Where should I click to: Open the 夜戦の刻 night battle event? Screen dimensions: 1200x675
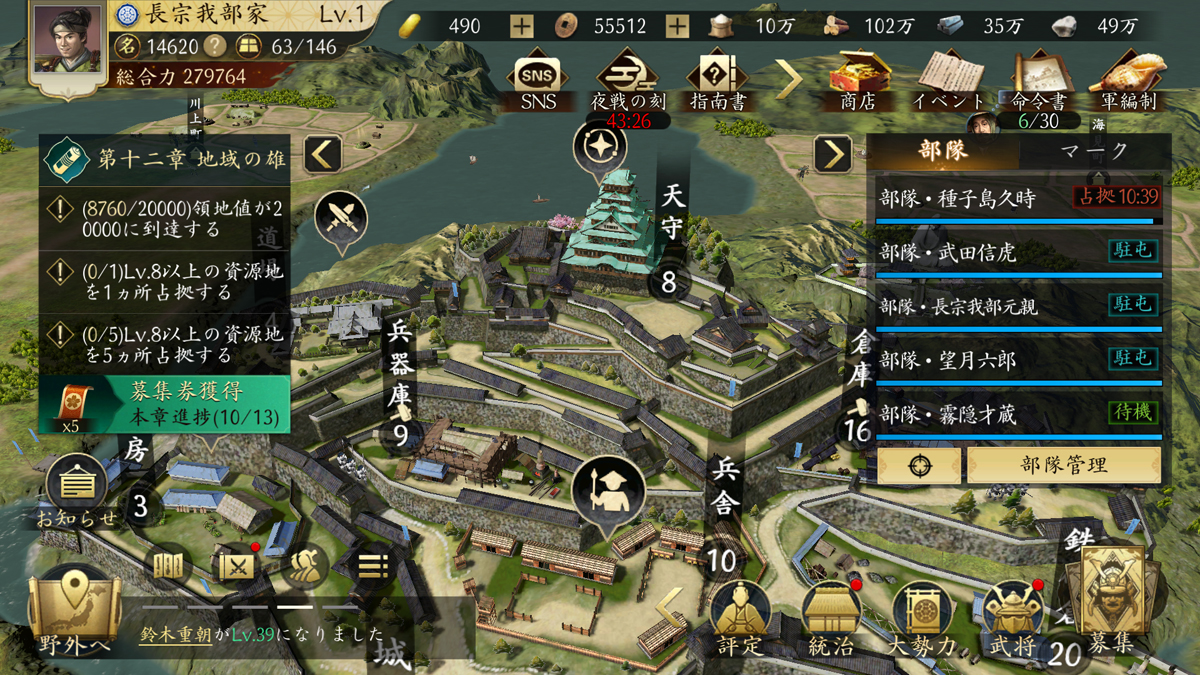point(630,80)
